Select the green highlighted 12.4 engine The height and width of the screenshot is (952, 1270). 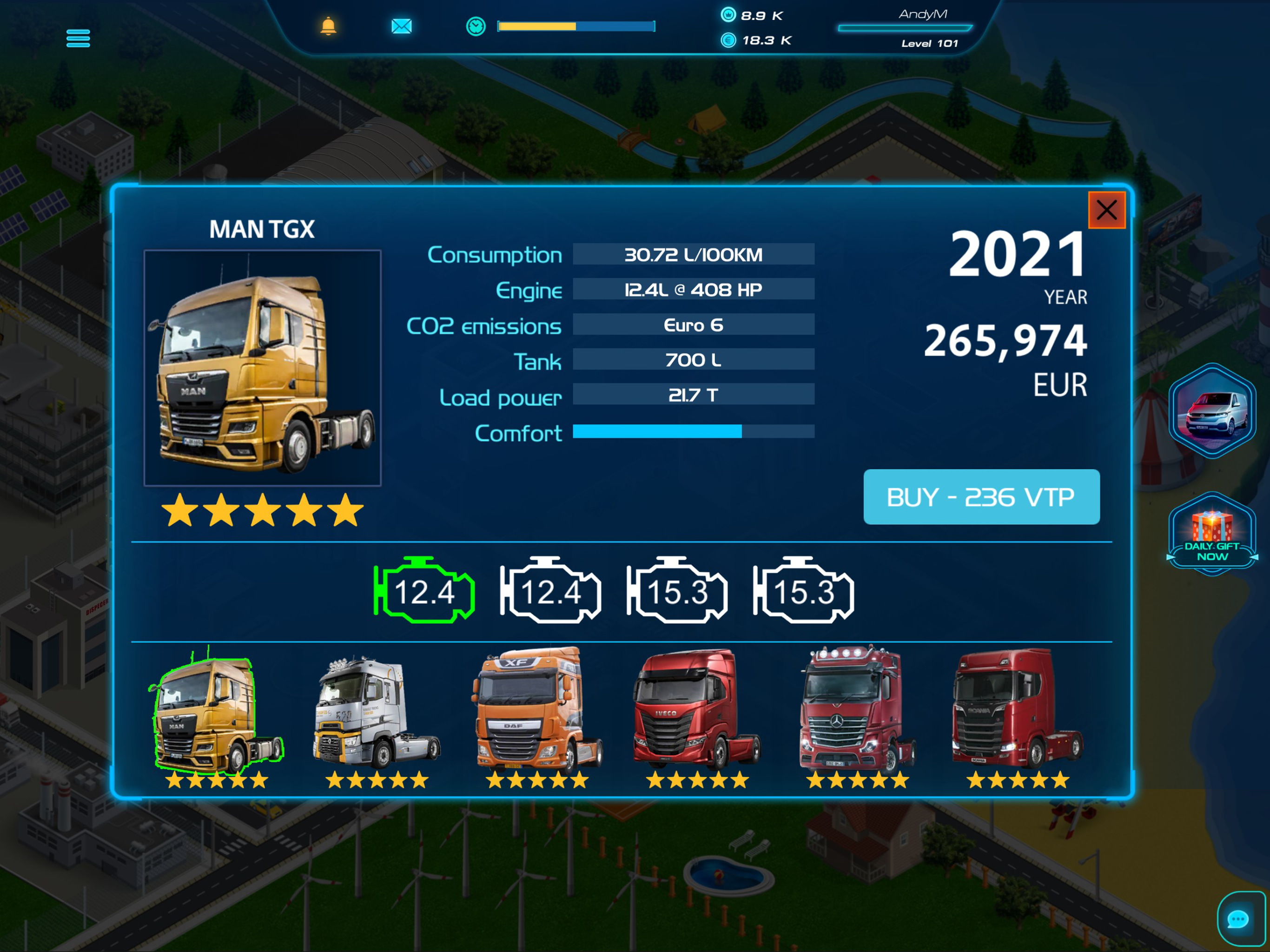point(424,591)
